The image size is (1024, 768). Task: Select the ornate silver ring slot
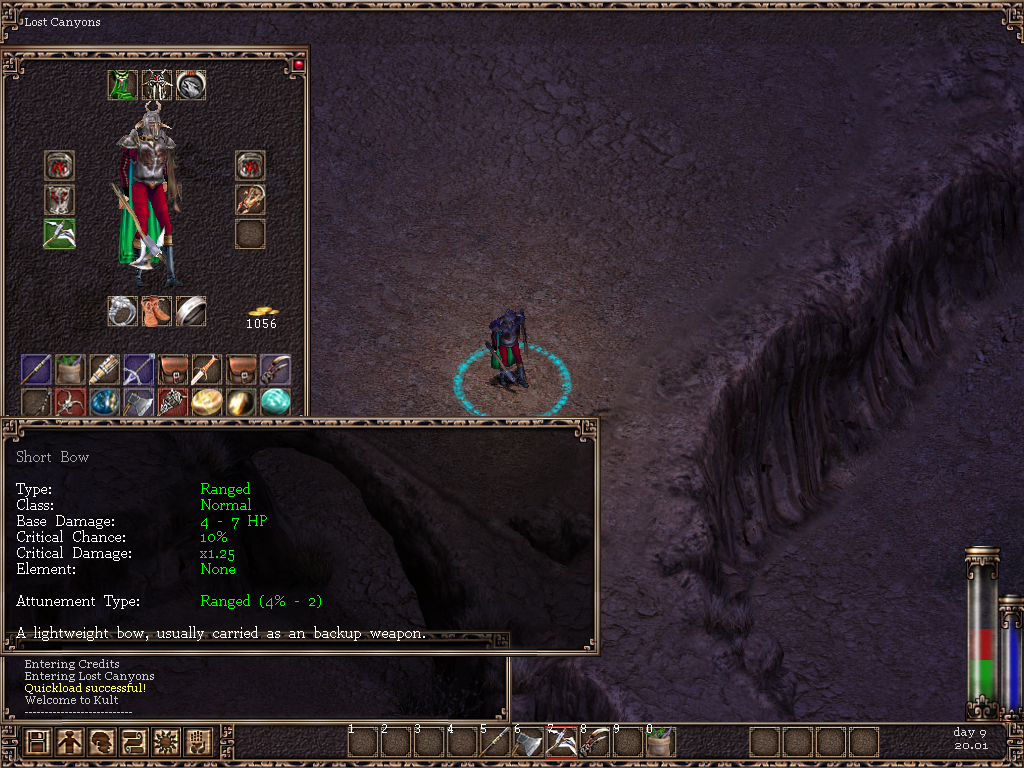123,311
